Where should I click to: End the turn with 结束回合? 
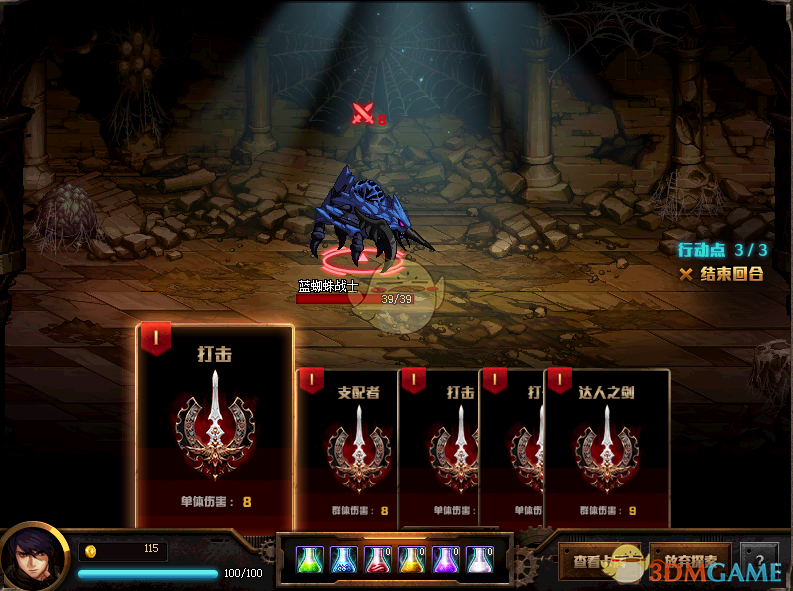point(722,274)
